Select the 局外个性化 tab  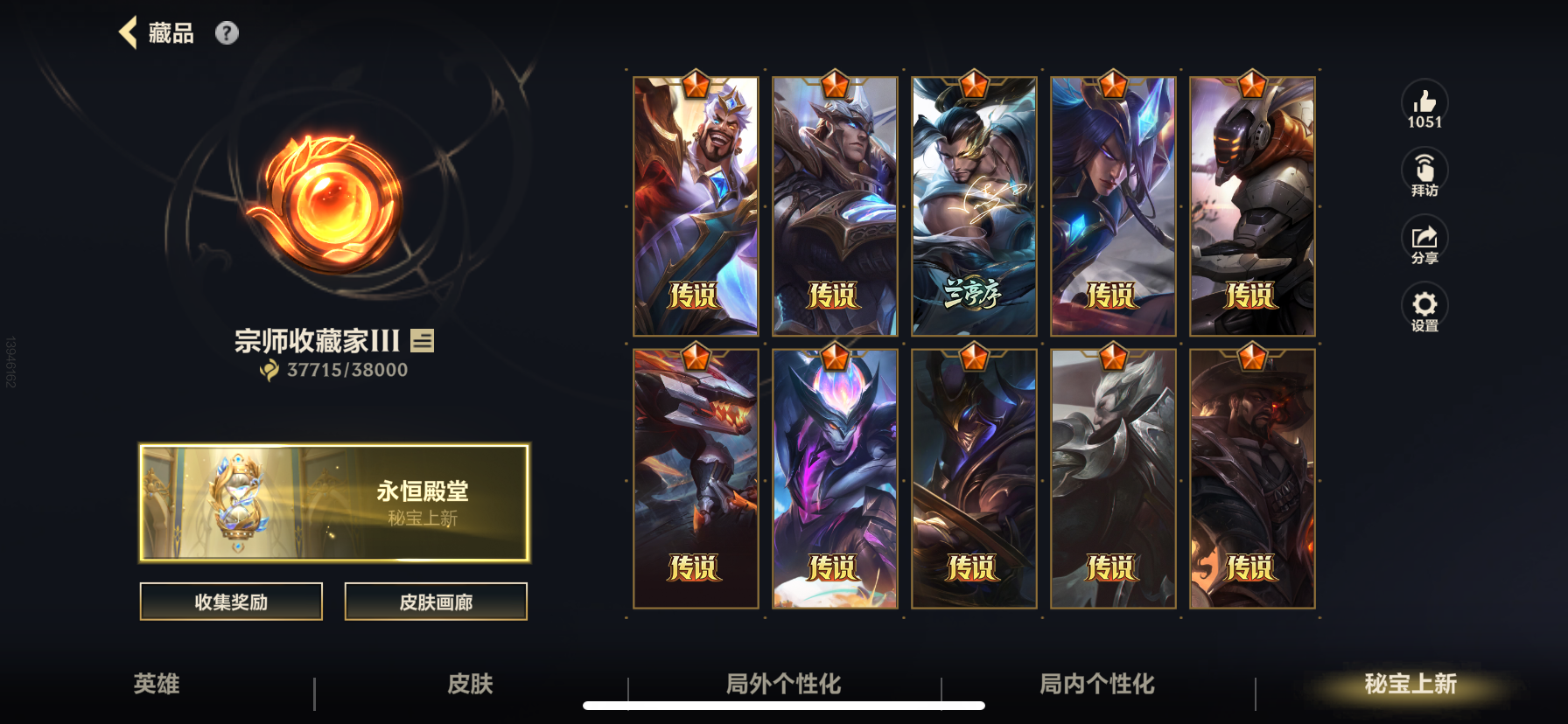(x=785, y=686)
